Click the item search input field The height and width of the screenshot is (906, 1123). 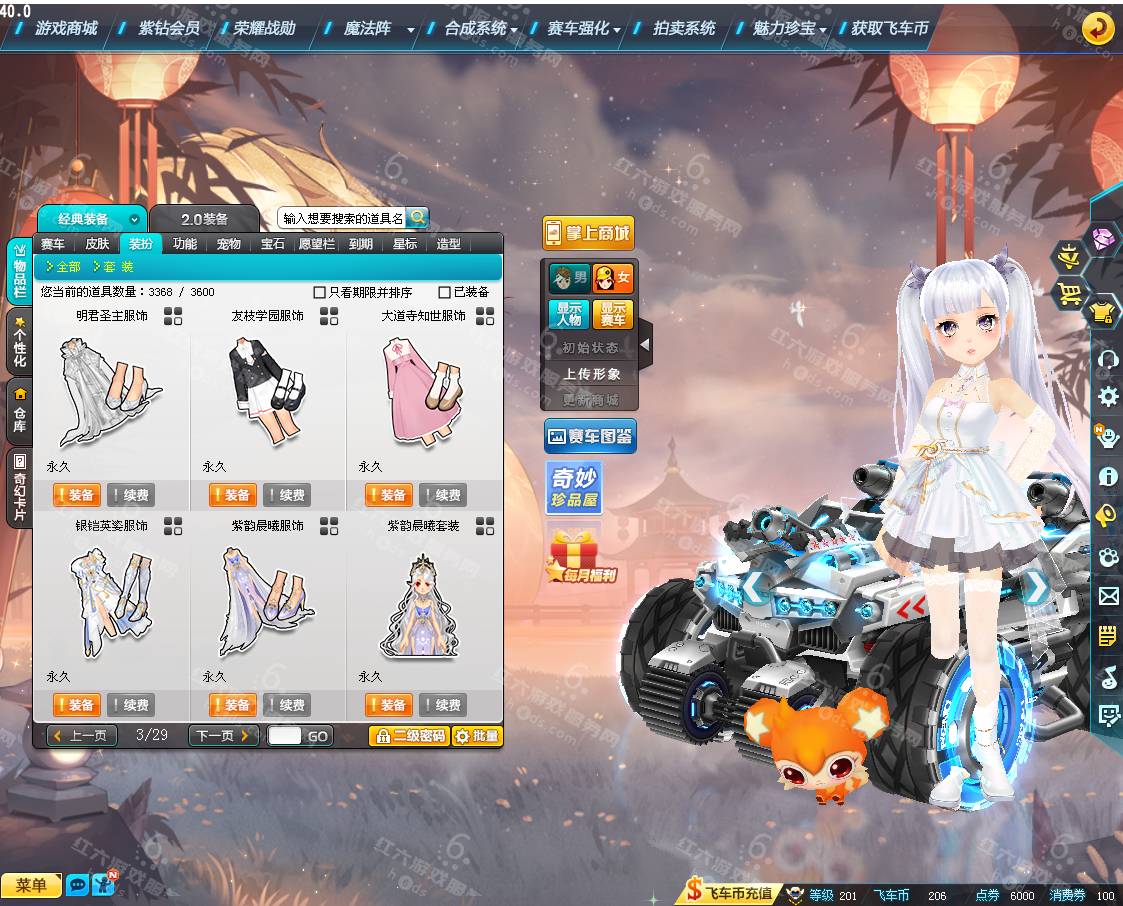click(x=342, y=218)
